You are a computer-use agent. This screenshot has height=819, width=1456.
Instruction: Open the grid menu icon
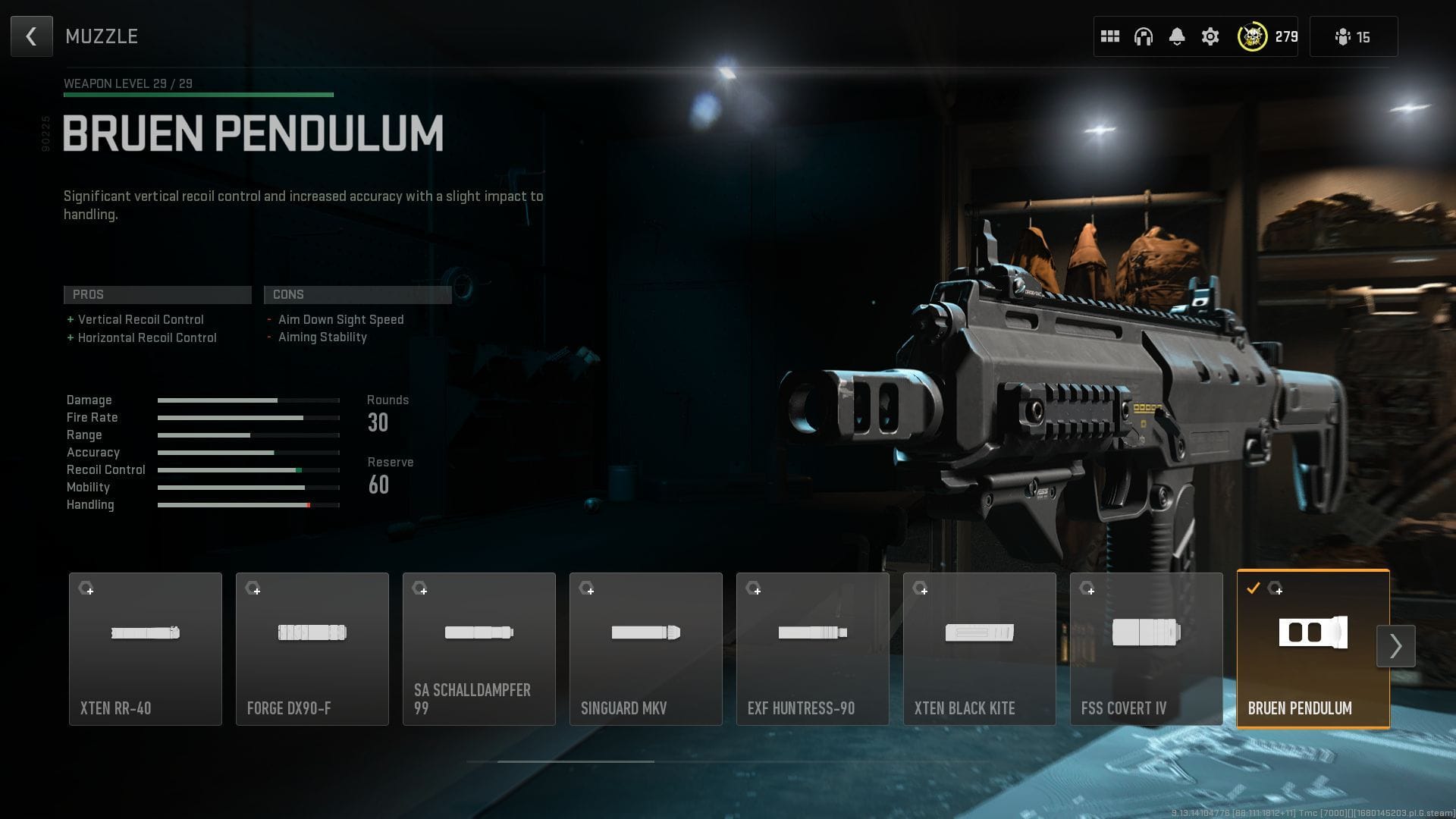tap(1110, 36)
